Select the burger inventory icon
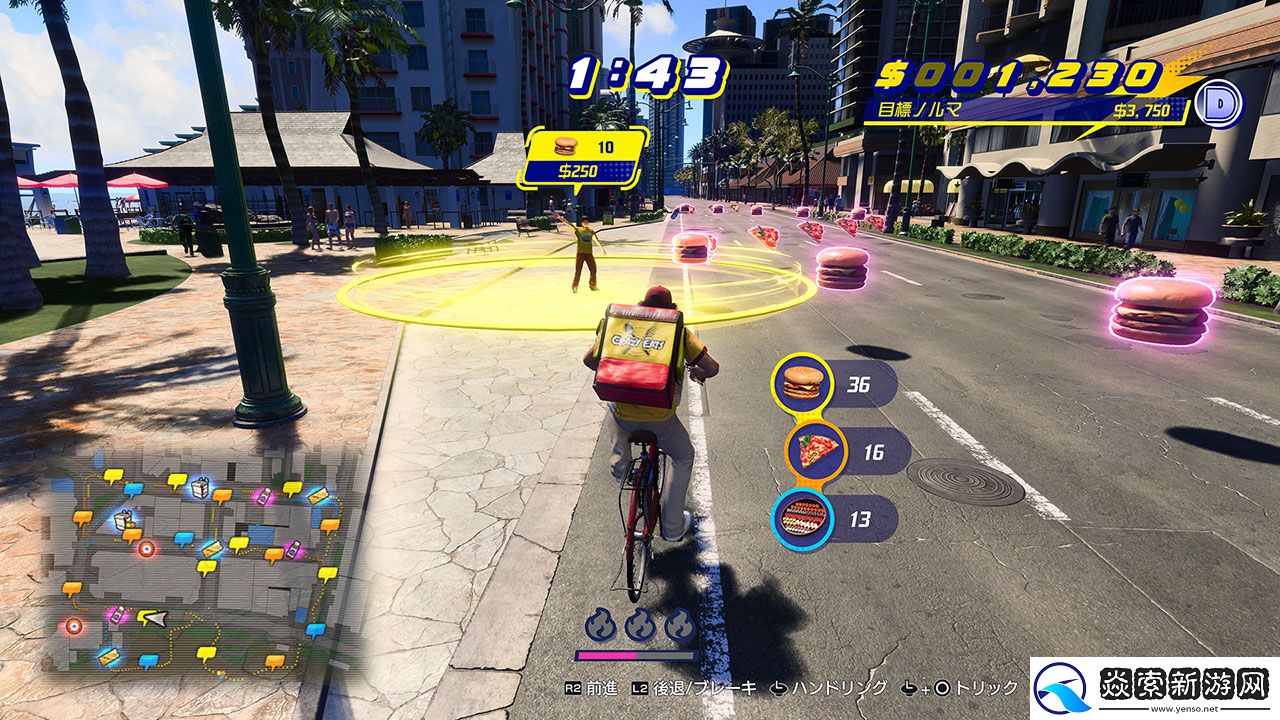The height and width of the screenshot is (720, 1280). [x=802, y=383]
